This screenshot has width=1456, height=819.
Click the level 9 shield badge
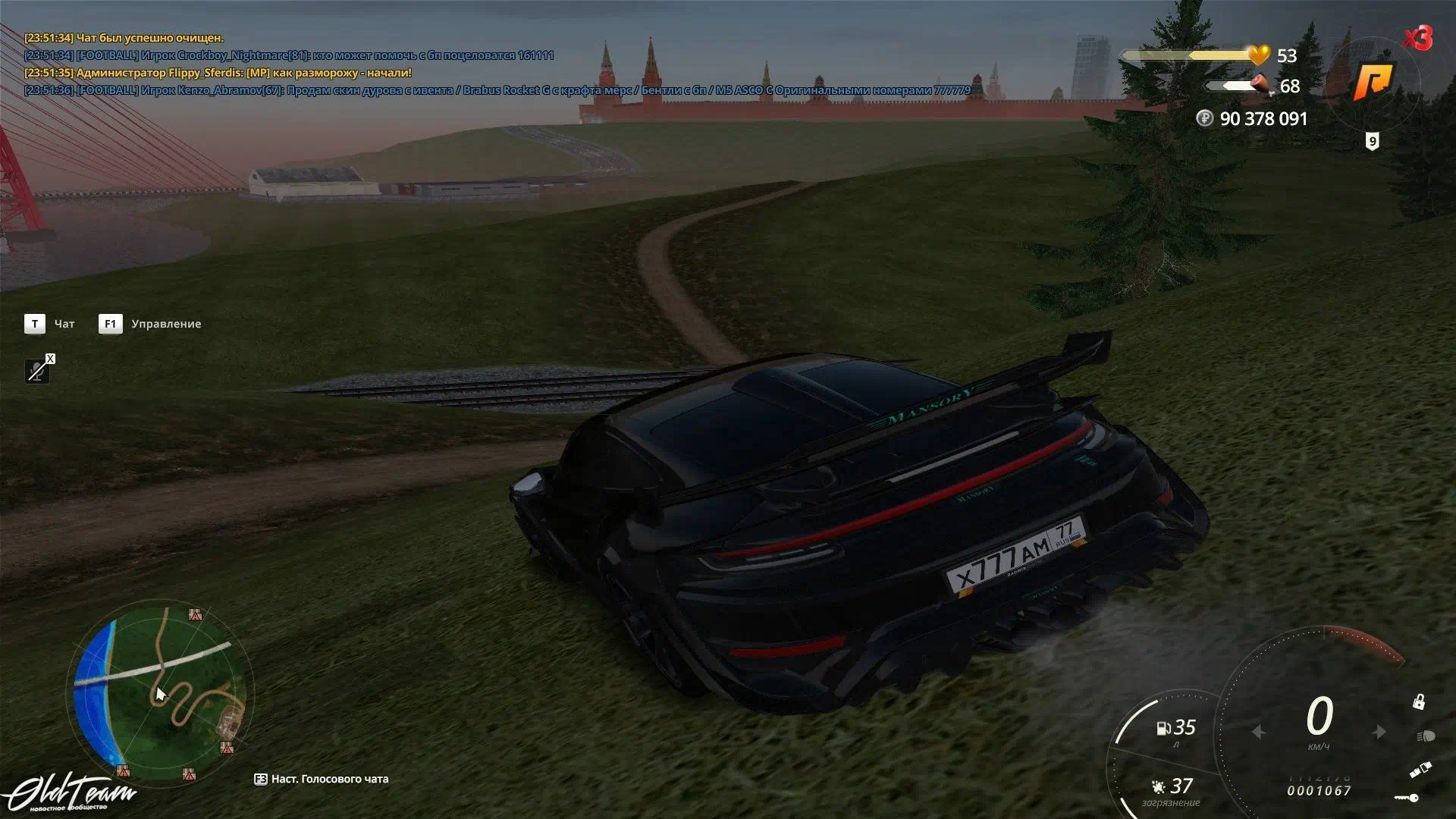tap(1372, 141)
